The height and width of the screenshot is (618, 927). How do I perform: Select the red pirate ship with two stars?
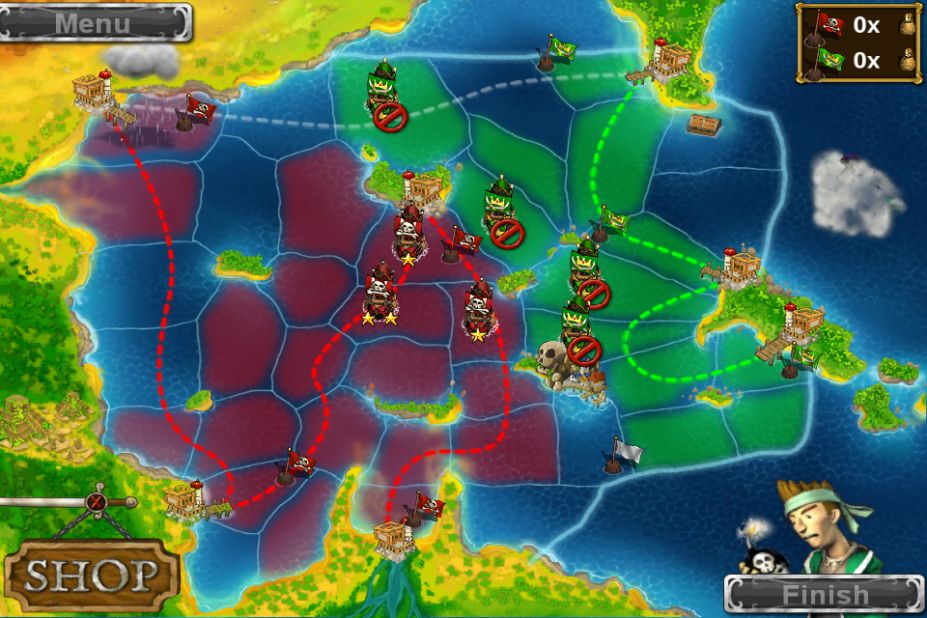coord(380,293)
